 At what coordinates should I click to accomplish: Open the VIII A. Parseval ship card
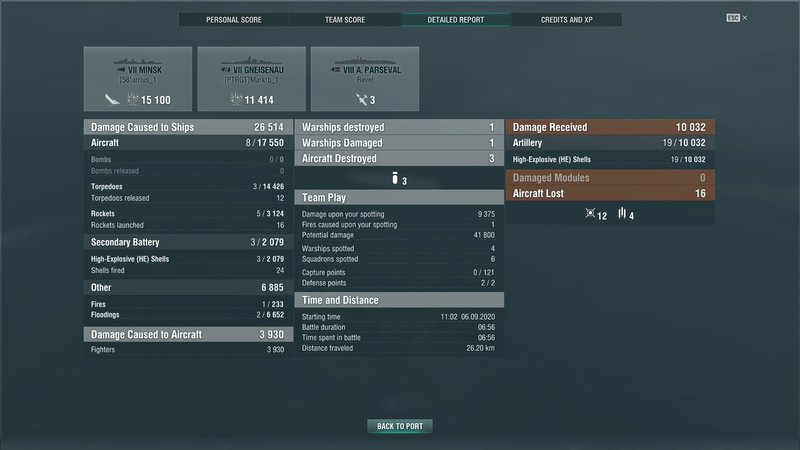click(364, 79)
